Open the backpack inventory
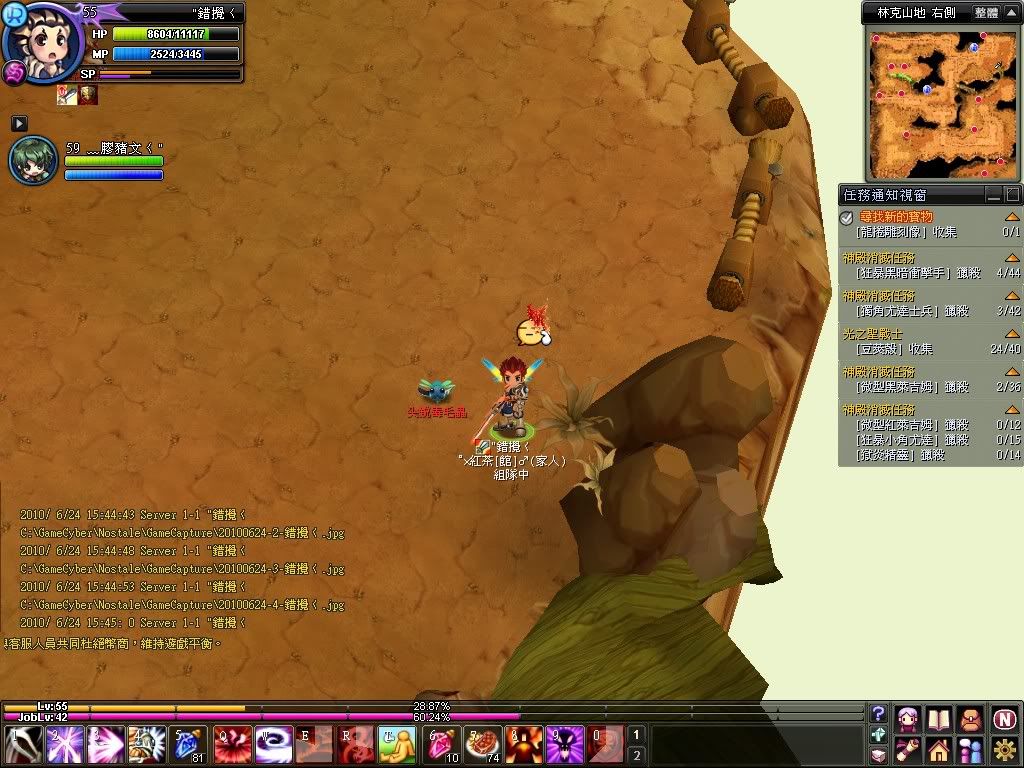The width and height of the screenshot is (1024, 768). [970, 718]
